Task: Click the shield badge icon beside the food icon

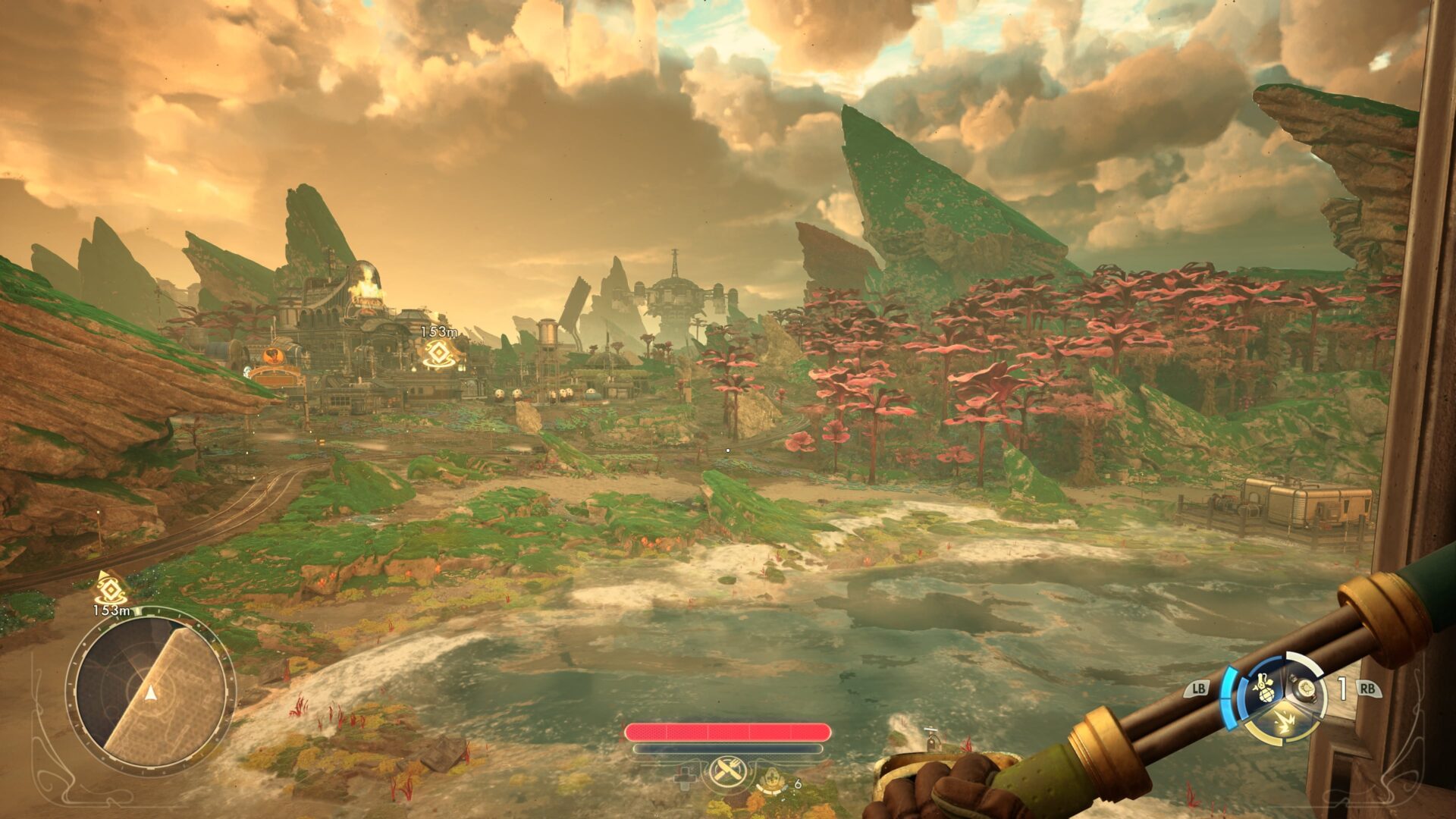Action: click(772, 780)
